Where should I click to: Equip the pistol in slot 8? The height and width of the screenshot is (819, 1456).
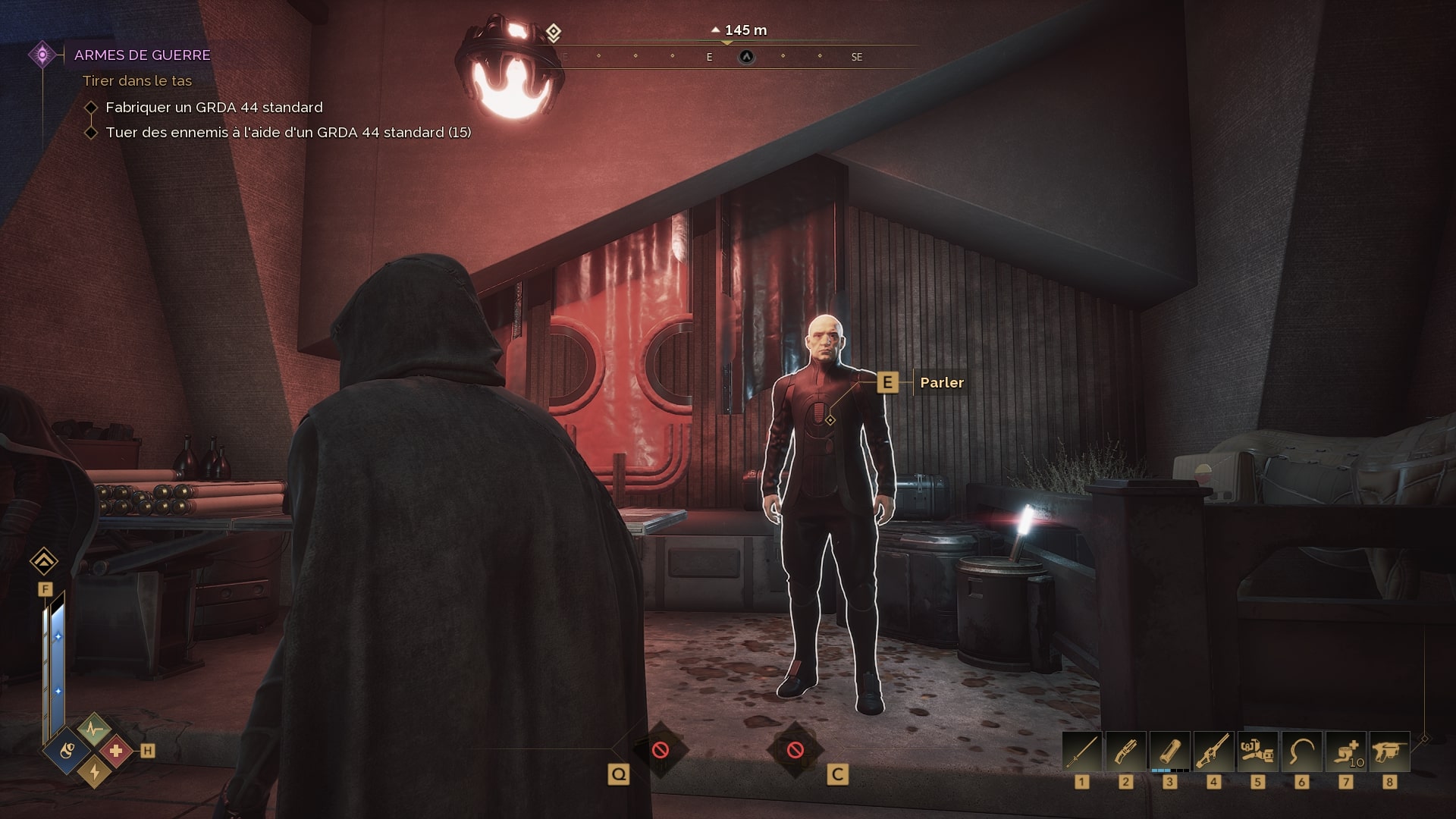pos(1389,752)
